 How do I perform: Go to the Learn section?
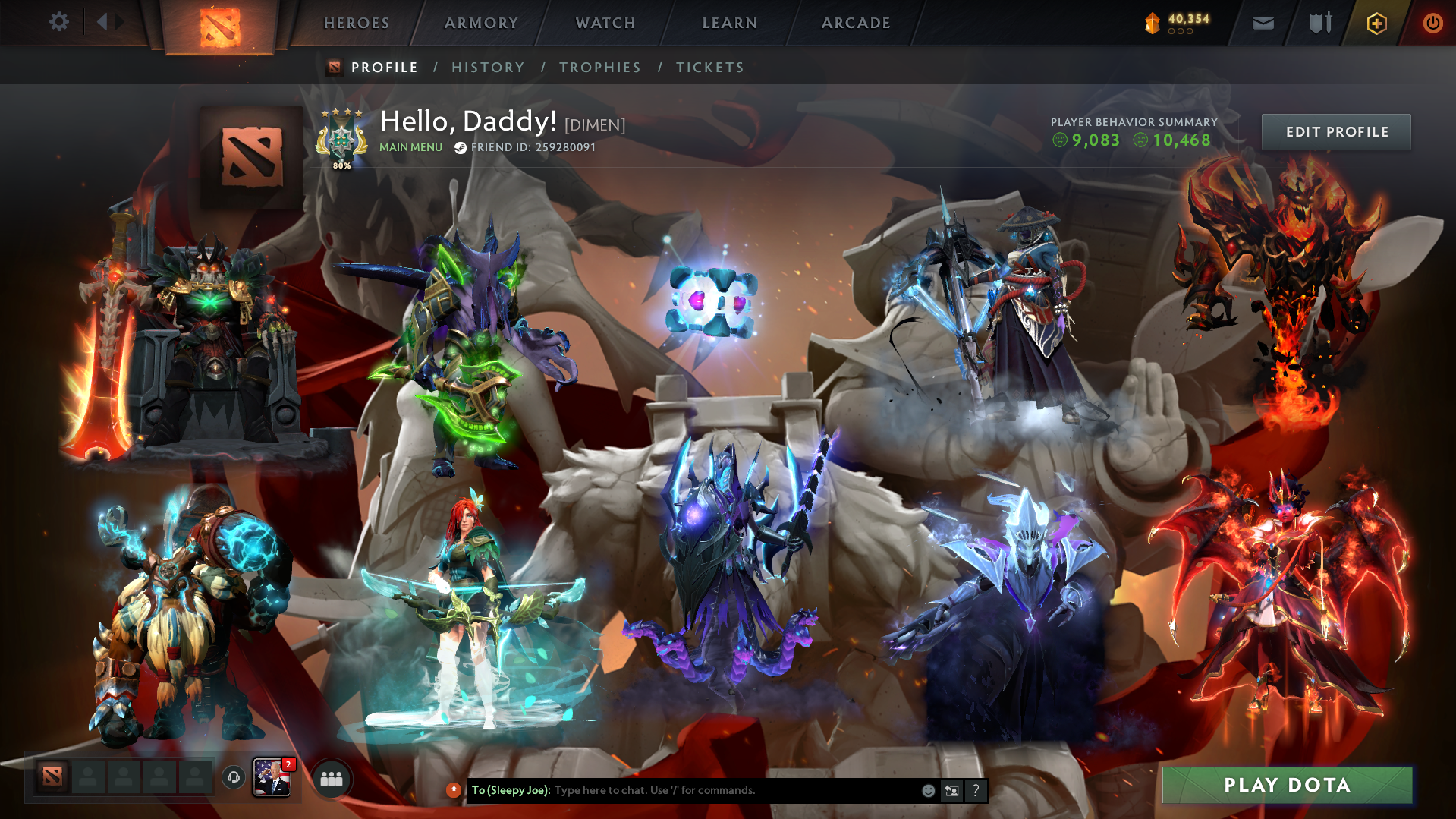[730, 23]
